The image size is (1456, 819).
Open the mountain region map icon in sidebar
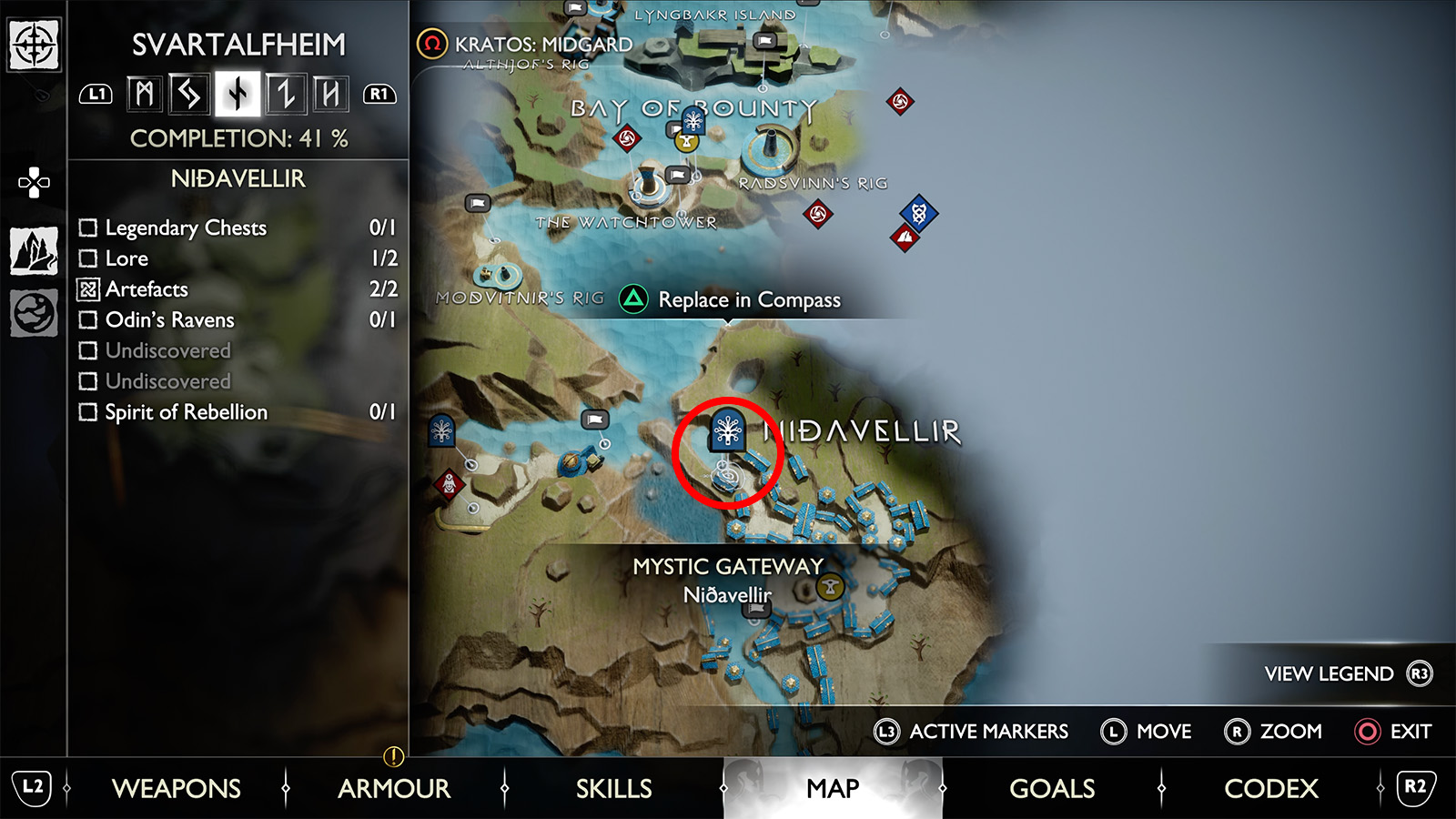(34, 250)
